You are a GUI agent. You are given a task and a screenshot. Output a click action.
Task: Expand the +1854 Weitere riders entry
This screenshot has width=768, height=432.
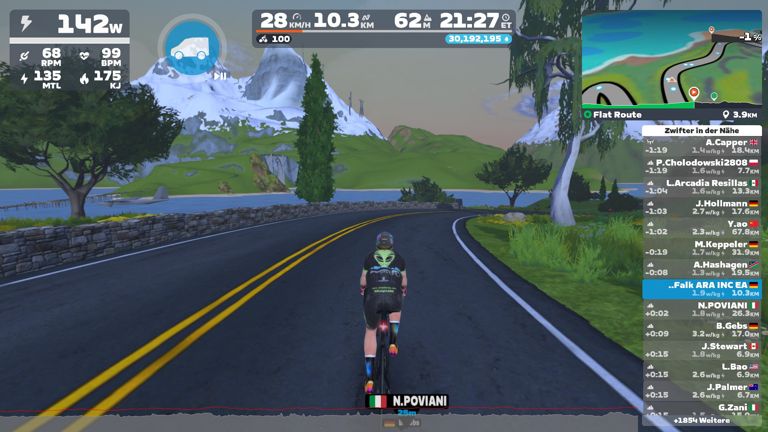(703, 420)
